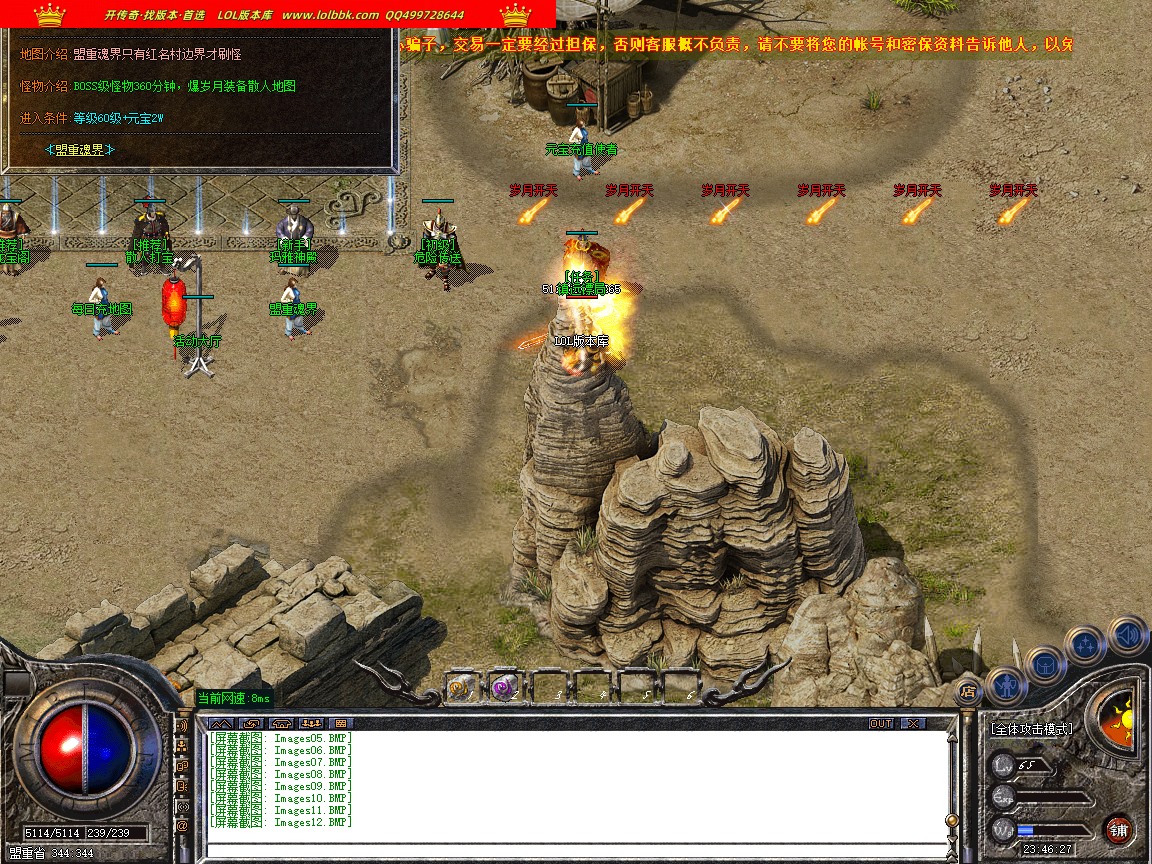Click the telephone chat toolbar button
The height and width of the screenshot is (864, 1152).
tap(281, 723)
